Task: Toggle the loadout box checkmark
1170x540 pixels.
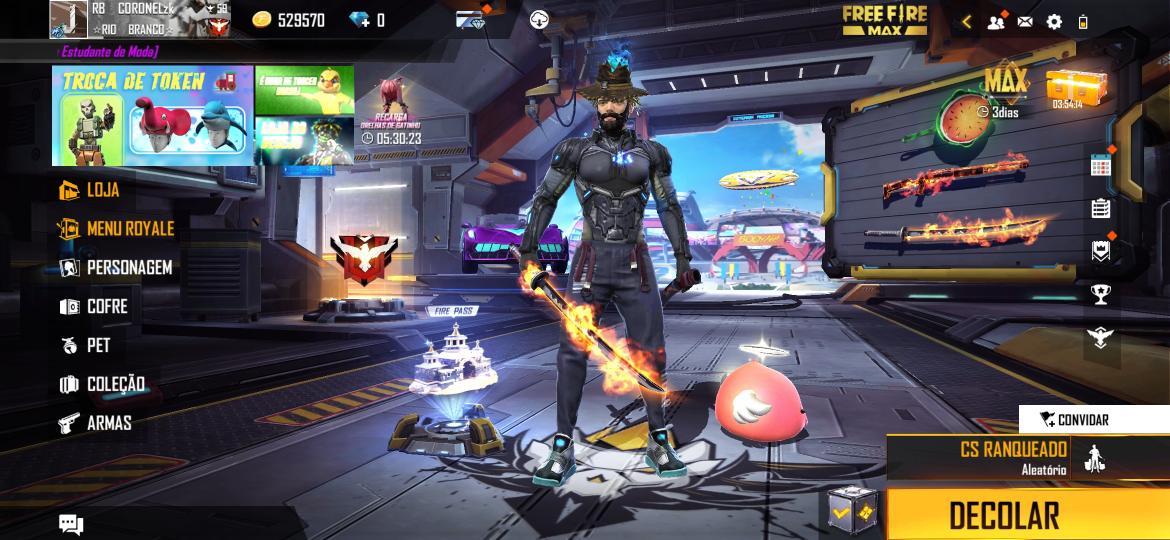Action: point(852,513)
